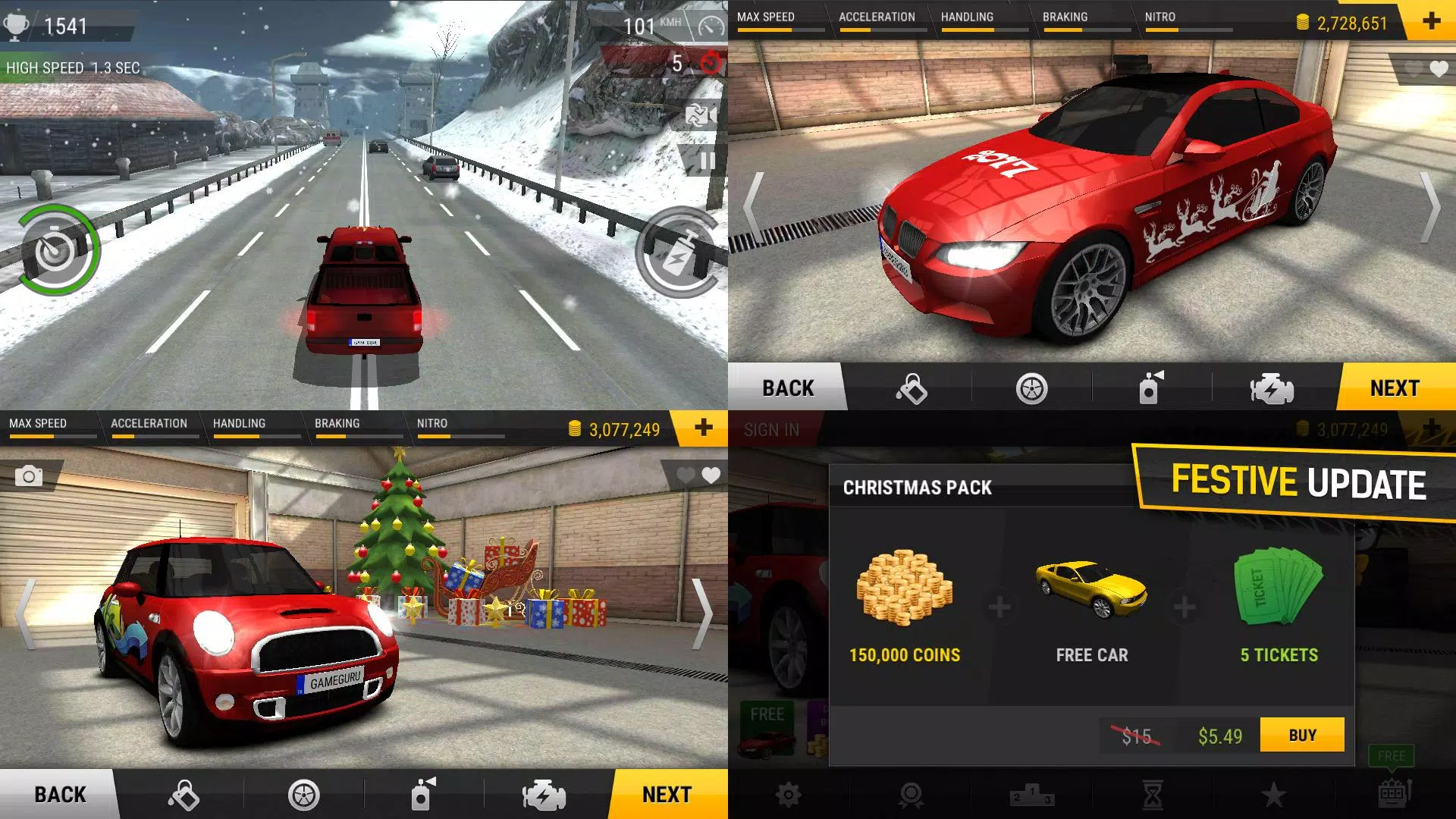Select the paint bucket customization tool

point(910,388)
